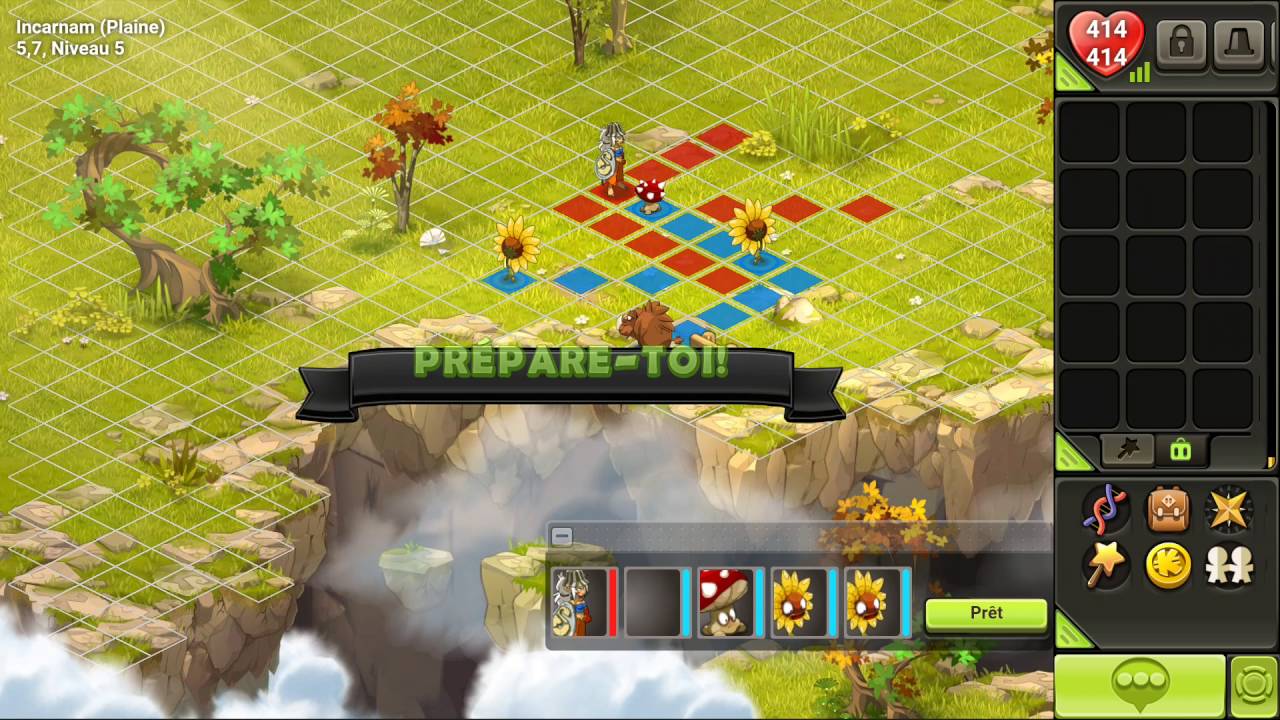Open the compass star map icon

(1229, 510)
